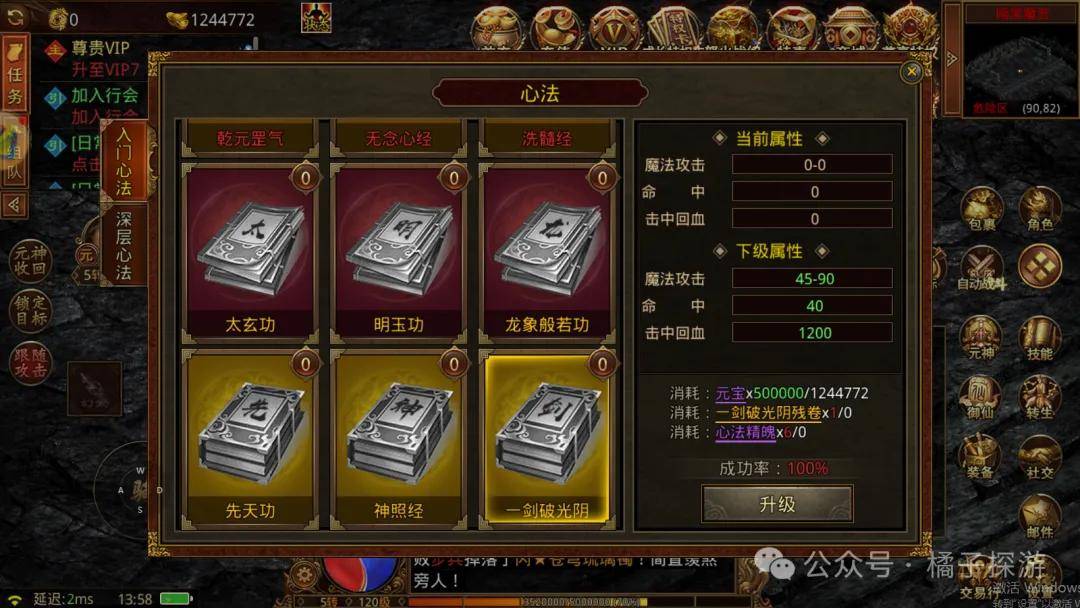
Task: Click the 升级 upgrade button
Action: 777,504
